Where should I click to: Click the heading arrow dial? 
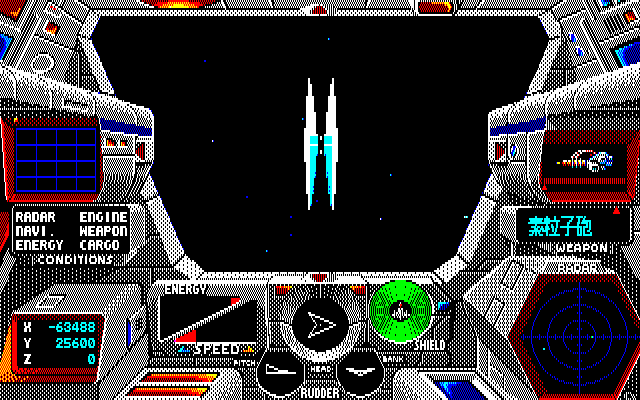[x=320, y=324]
